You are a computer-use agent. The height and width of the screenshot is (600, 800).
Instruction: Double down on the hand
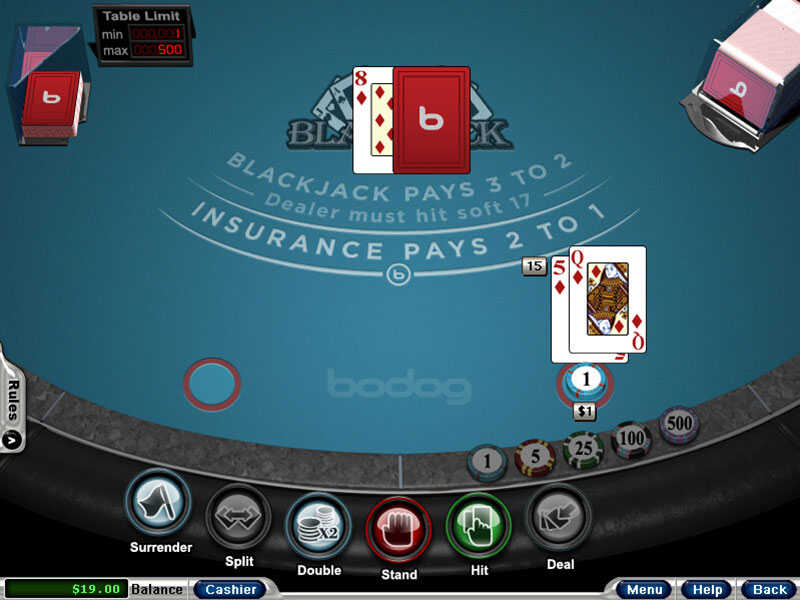pyautogui.click(x=318, y=524)
